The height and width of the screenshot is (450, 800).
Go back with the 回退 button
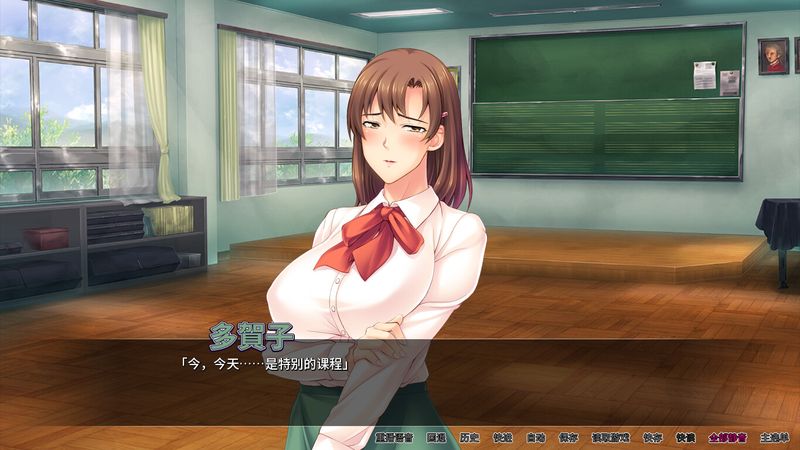[436, 437]
